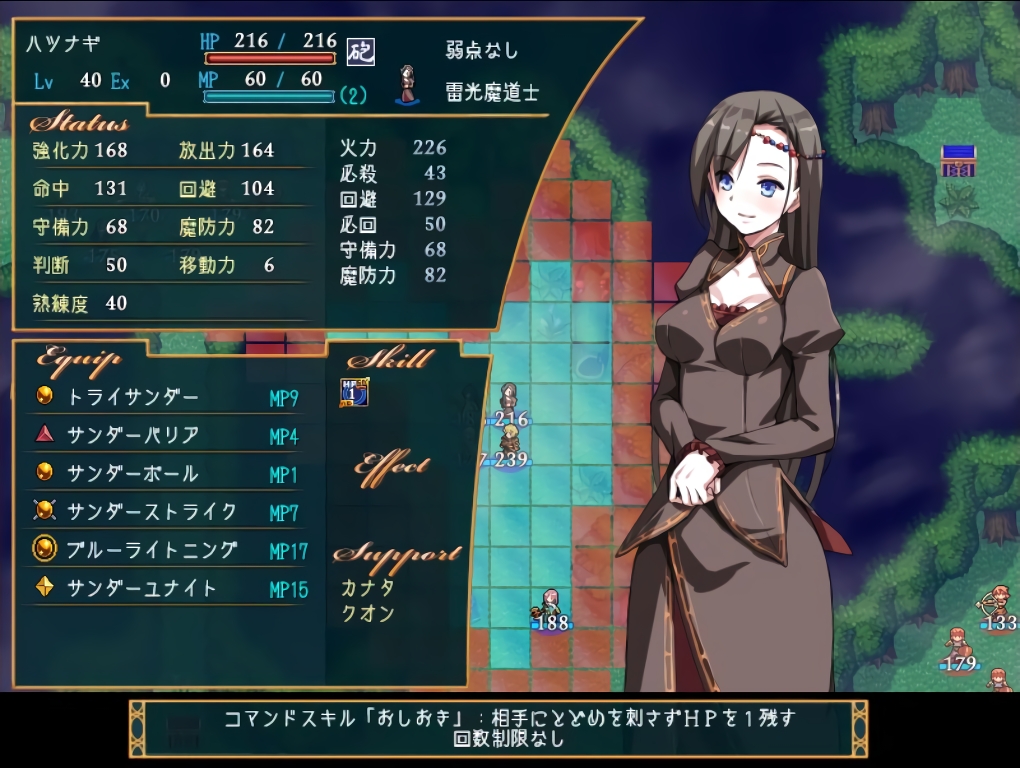Select support partner カナタ
This screenshot has height=768, width=1020.
[x=368, y=588]
